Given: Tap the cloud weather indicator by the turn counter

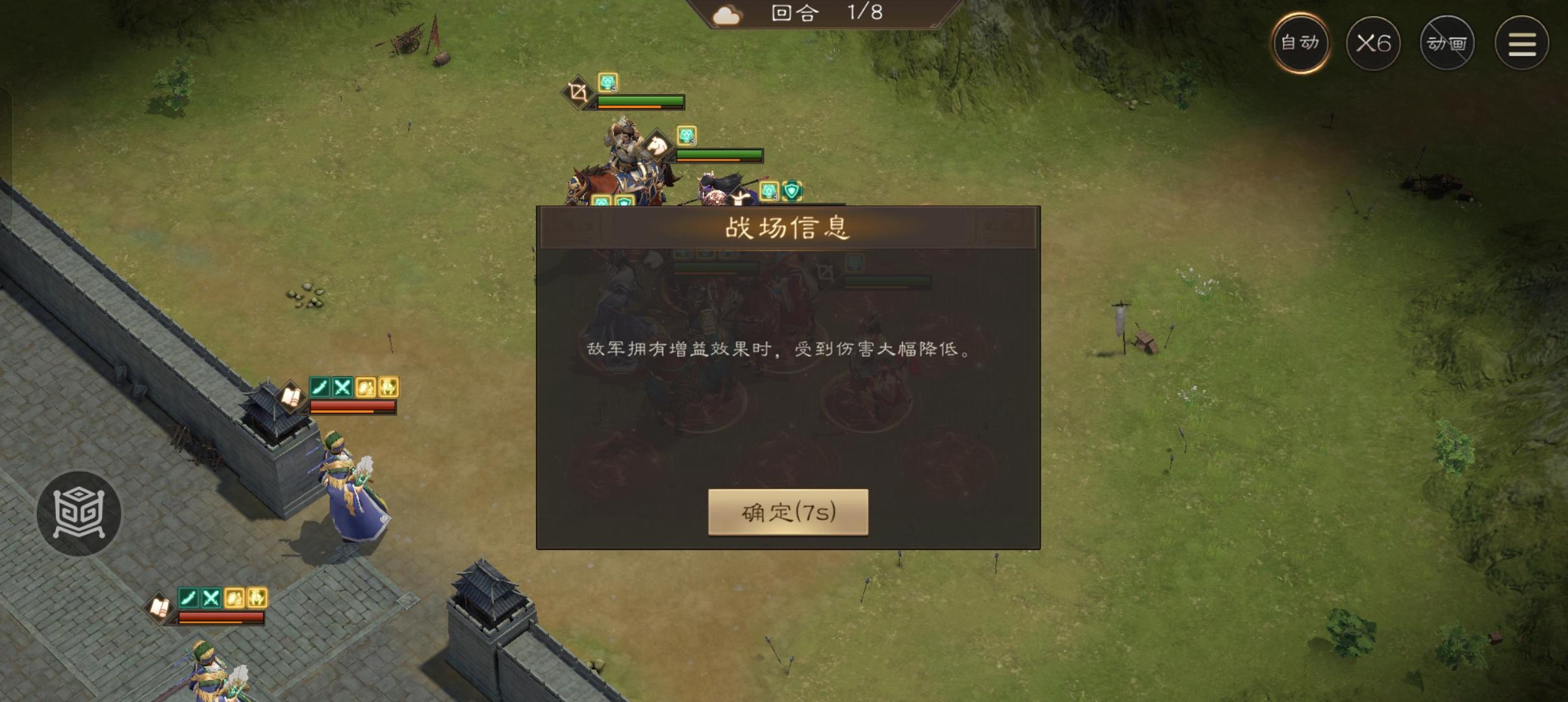Looking at the screenshot, I should [726, 14].
